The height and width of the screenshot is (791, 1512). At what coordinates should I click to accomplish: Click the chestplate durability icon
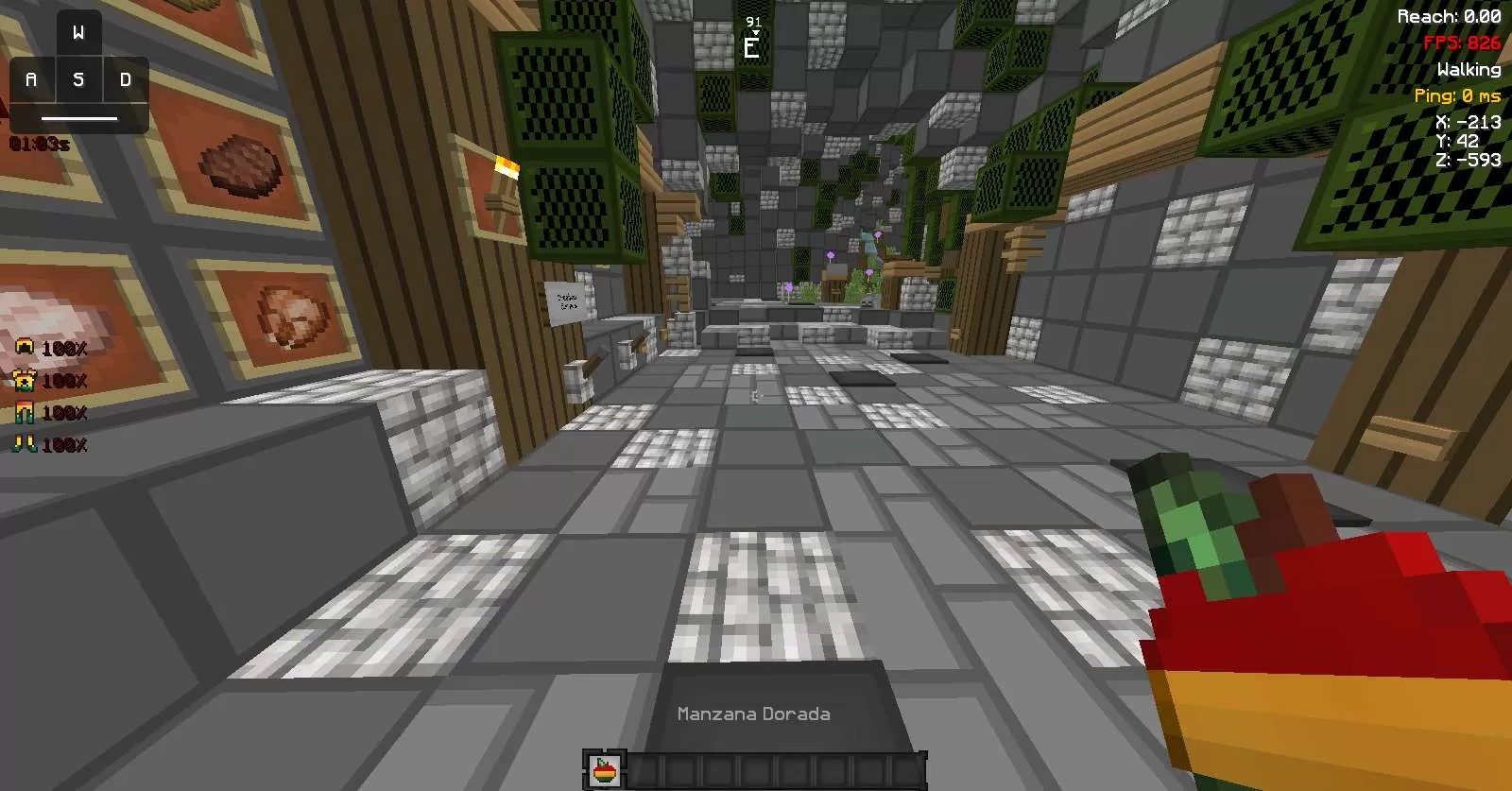[x=25, y=380]
